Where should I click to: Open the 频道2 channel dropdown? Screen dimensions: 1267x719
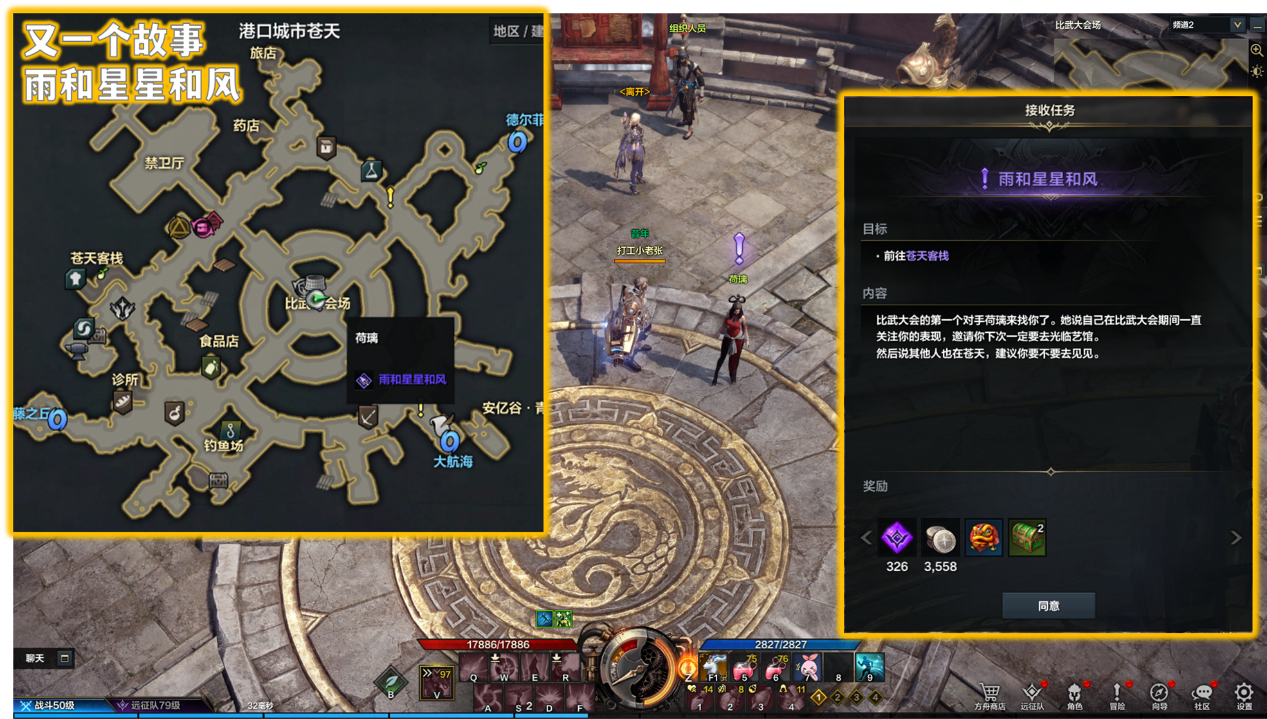click(x=1237, y=25)
